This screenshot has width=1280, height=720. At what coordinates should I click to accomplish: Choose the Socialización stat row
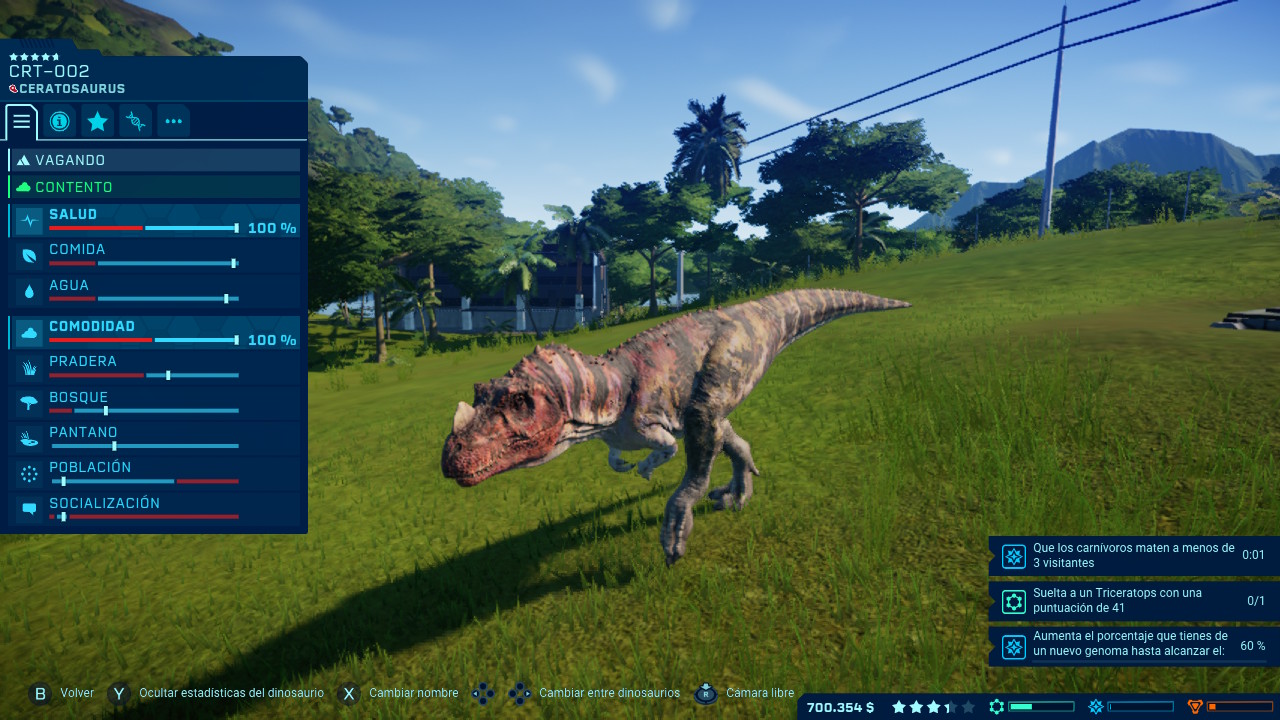tap(155, 510)
